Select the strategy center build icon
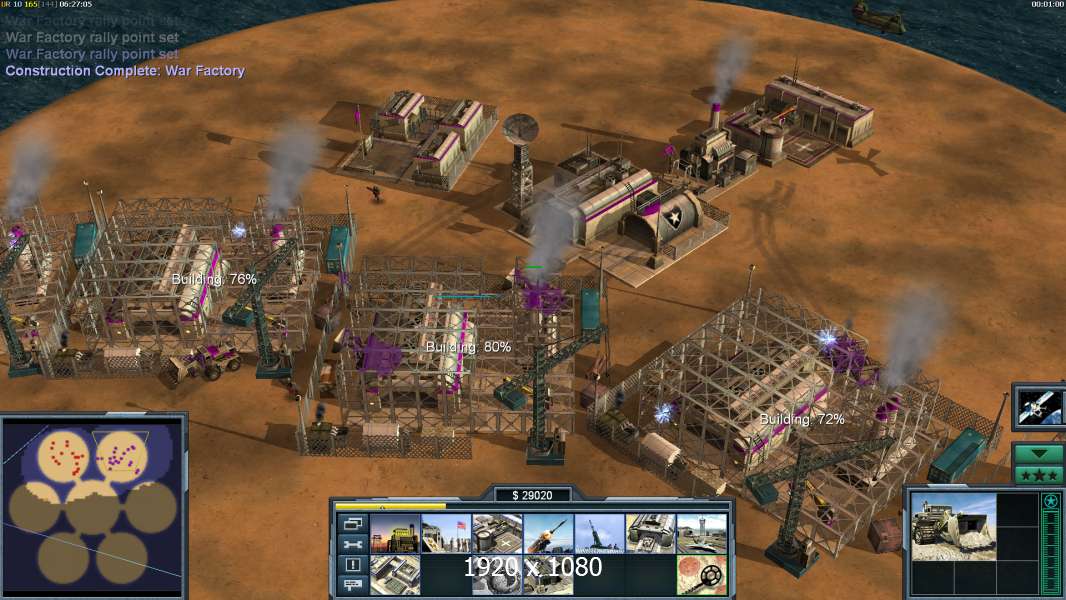The image size is (1066, 600). pyautogui.click(x=395, y=574)
